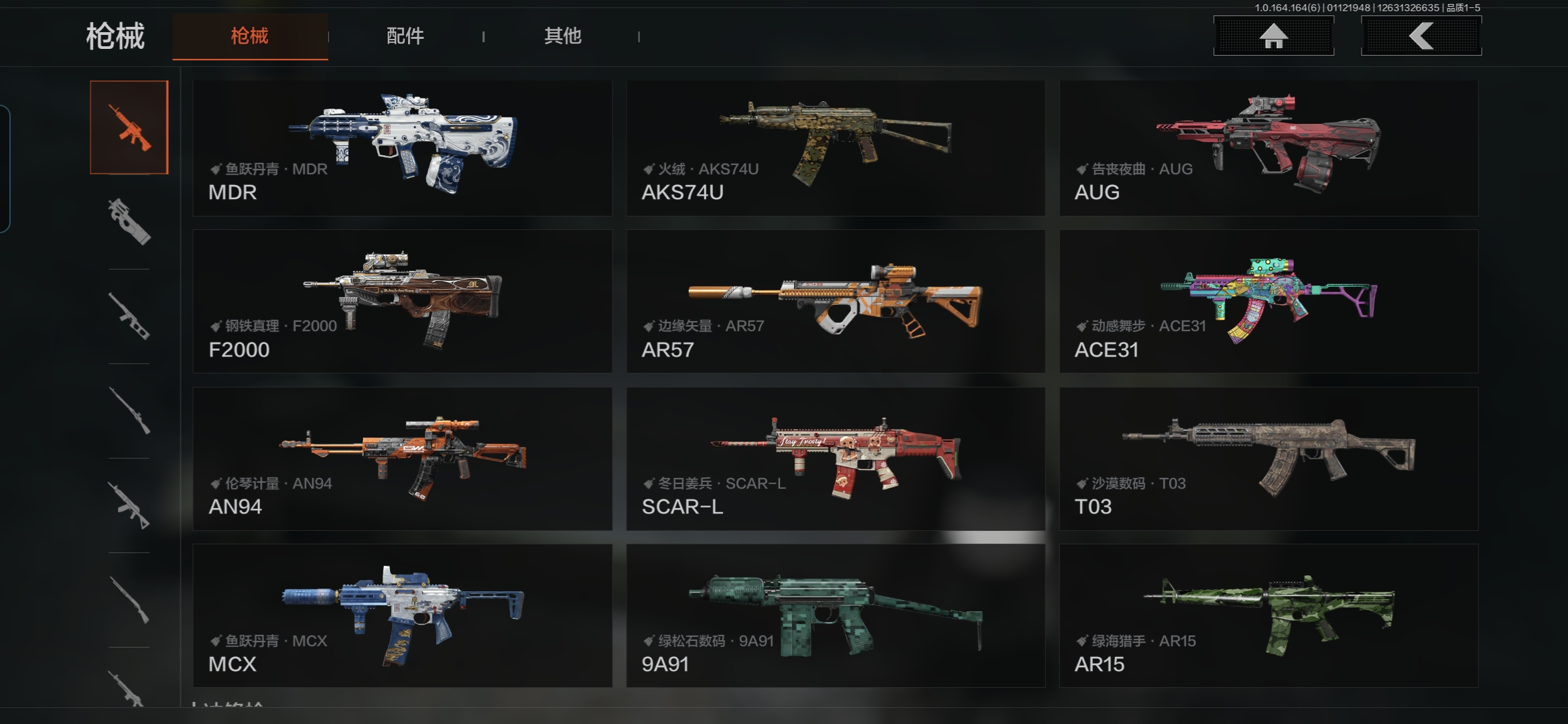Select the green 9A91 tile
The image size is (1568, 724).
[836, 615]
